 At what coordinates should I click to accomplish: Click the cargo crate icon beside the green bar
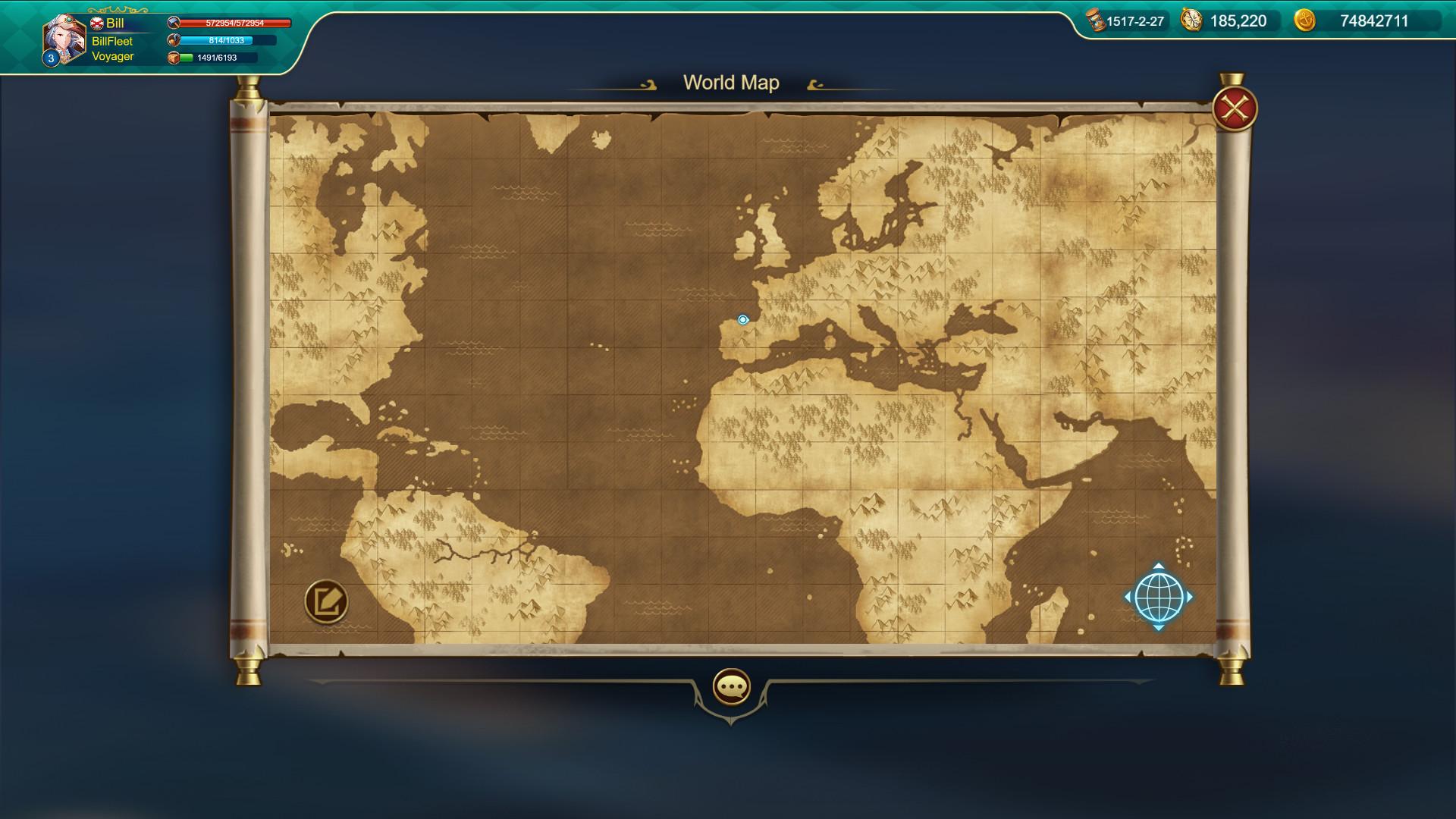tap(174, 59)
